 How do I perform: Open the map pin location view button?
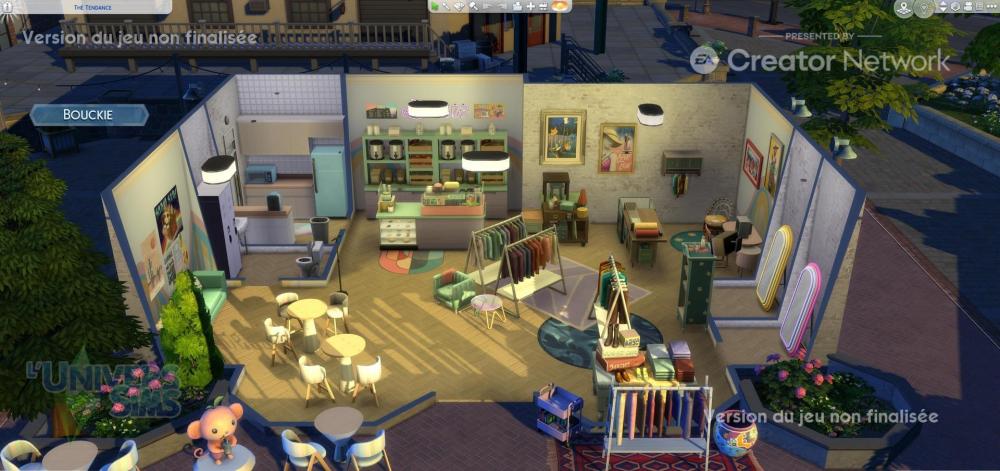point(904,8)
